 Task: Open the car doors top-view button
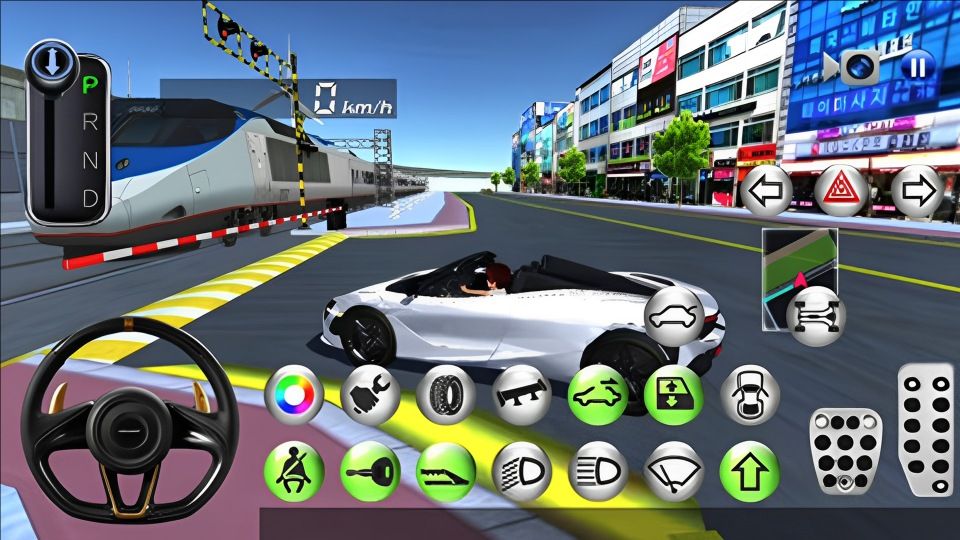(749, 394)
